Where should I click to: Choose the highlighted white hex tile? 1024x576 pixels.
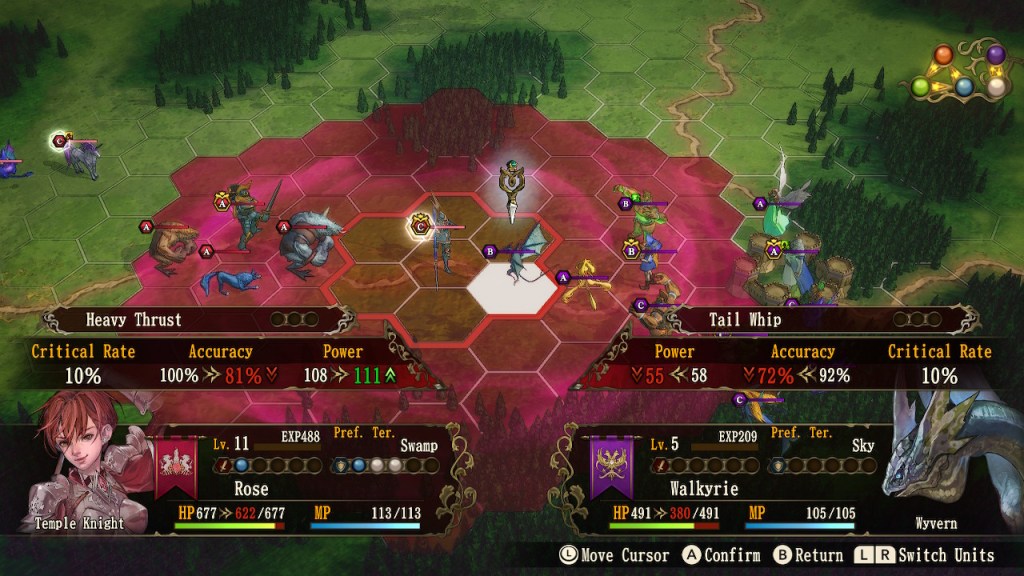(x=512, y=284)
